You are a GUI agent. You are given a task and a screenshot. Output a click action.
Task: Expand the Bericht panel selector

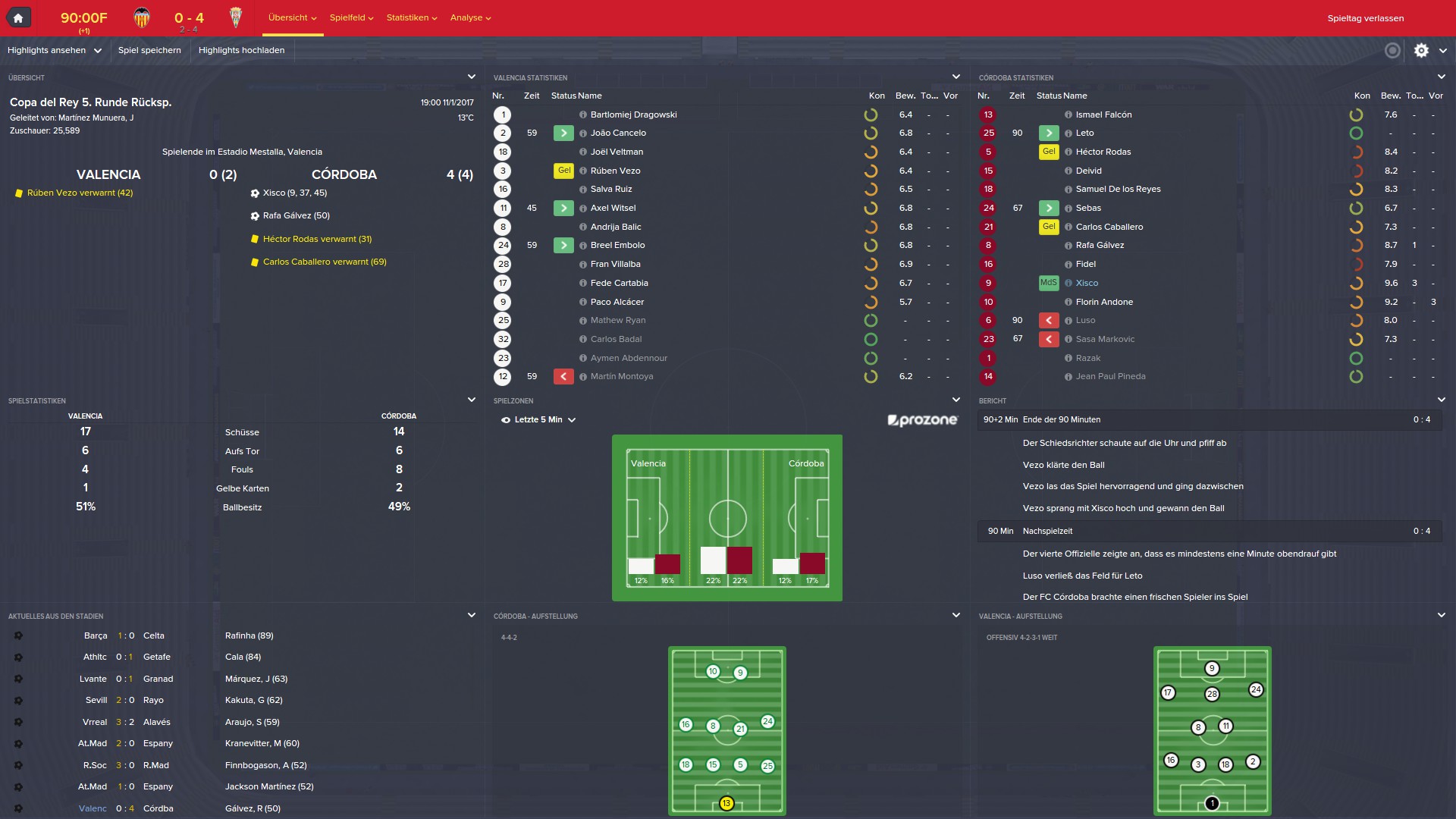[x=1441, y=400]
